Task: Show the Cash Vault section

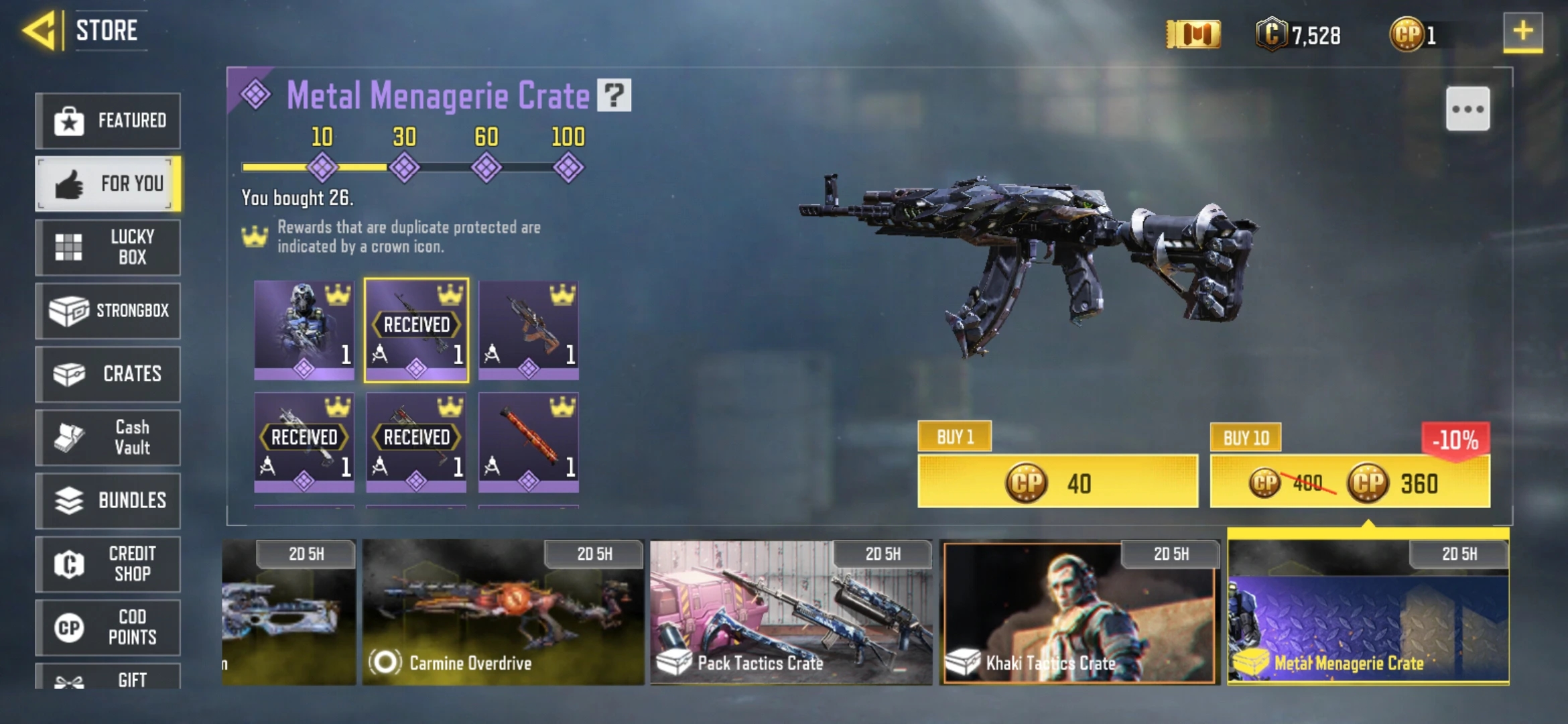Action: pos(108,437)
